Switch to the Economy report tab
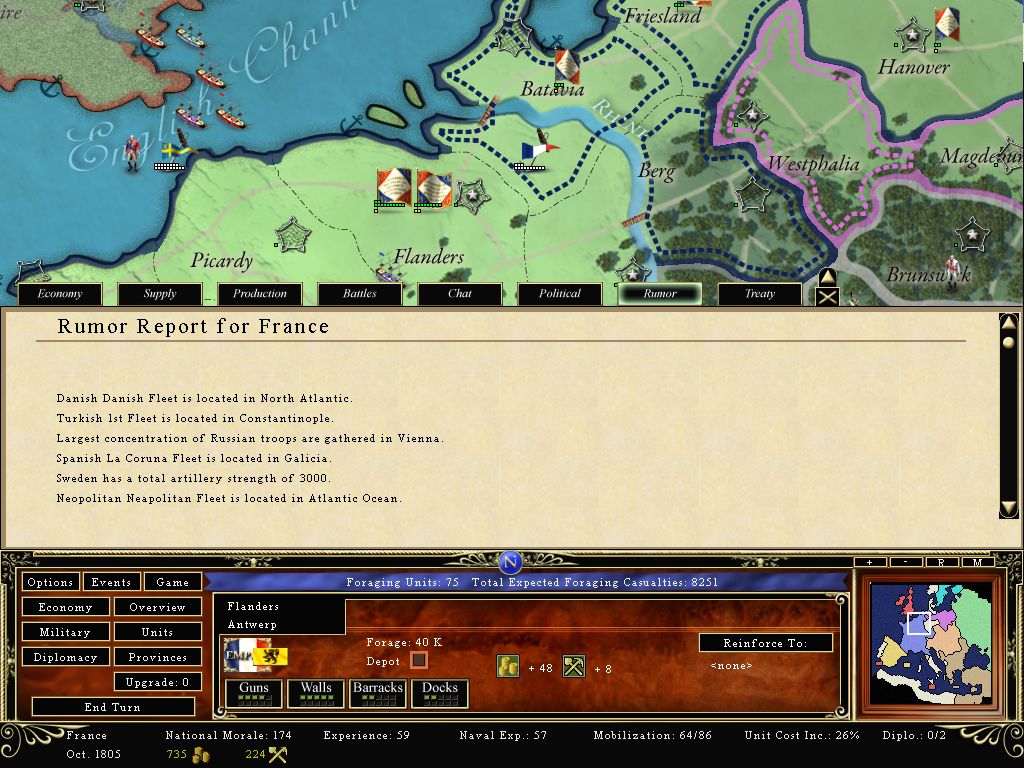Viewport: 1024px width, 768px height. coord(60,294)
